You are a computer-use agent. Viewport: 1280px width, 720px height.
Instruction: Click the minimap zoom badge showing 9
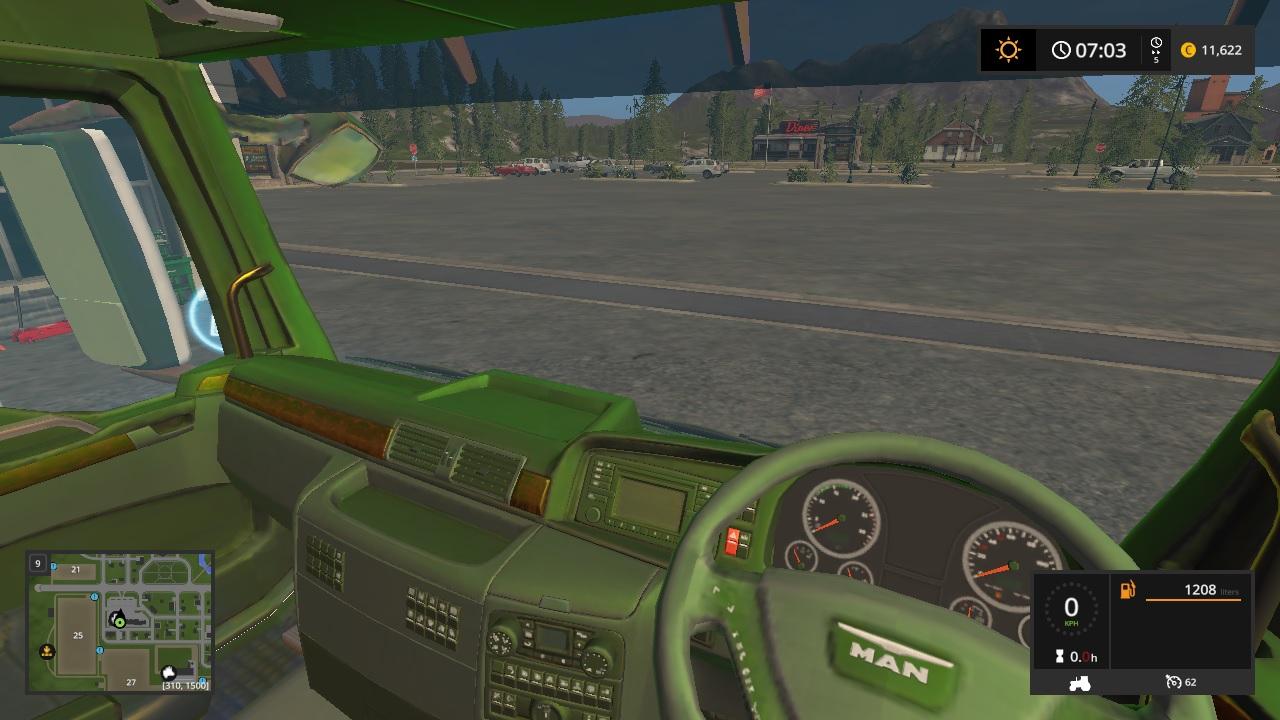(38, 563)
